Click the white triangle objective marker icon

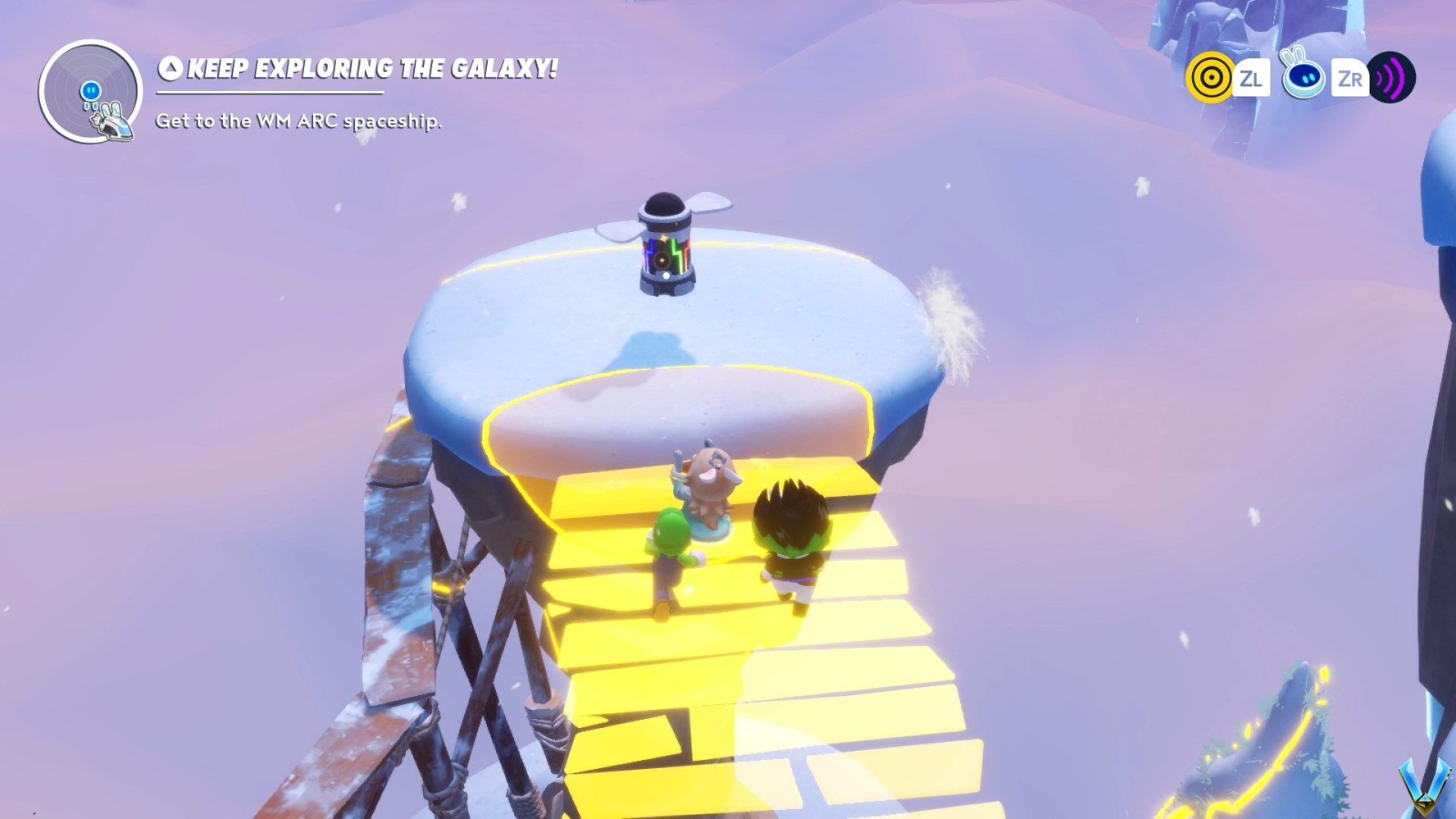tap(170, 66)
